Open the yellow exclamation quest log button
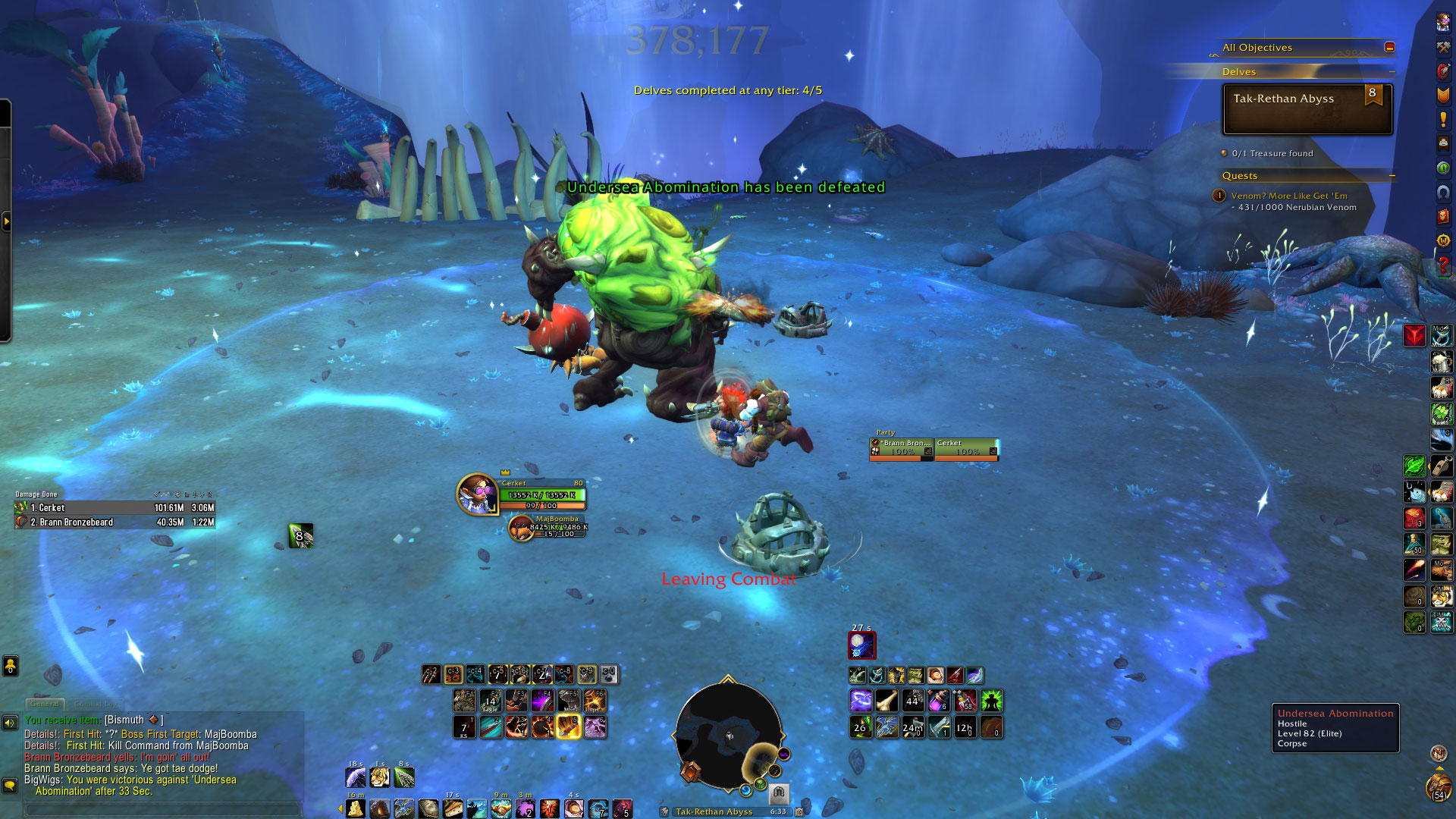Image resolution: width=1456 pixels, height=819 pixels. point(1442,120)
